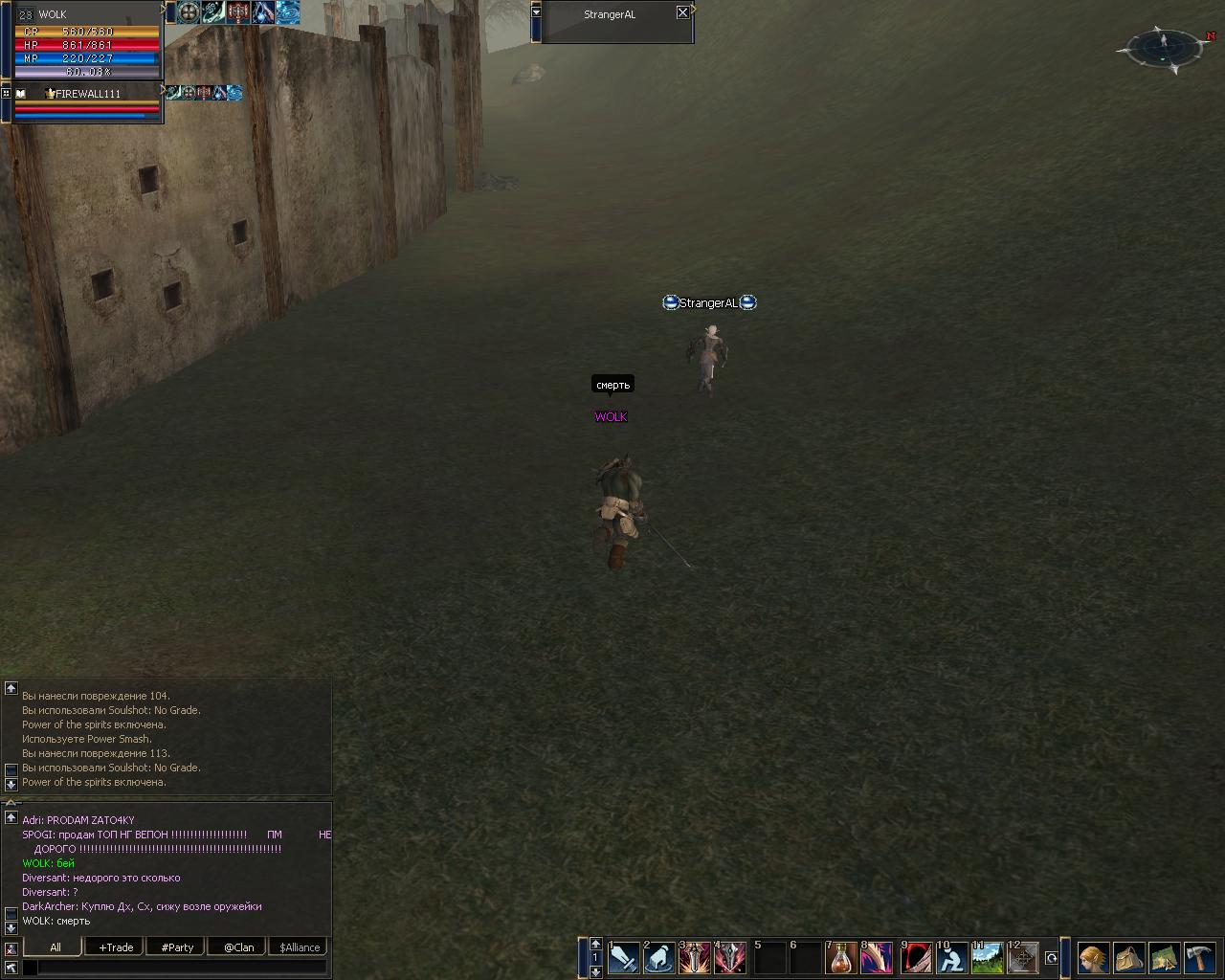Activate the pick-up hand action in slot 2
Image resolution: width=1225 pixels, height=980 pixels.
(x=659, y=958)
